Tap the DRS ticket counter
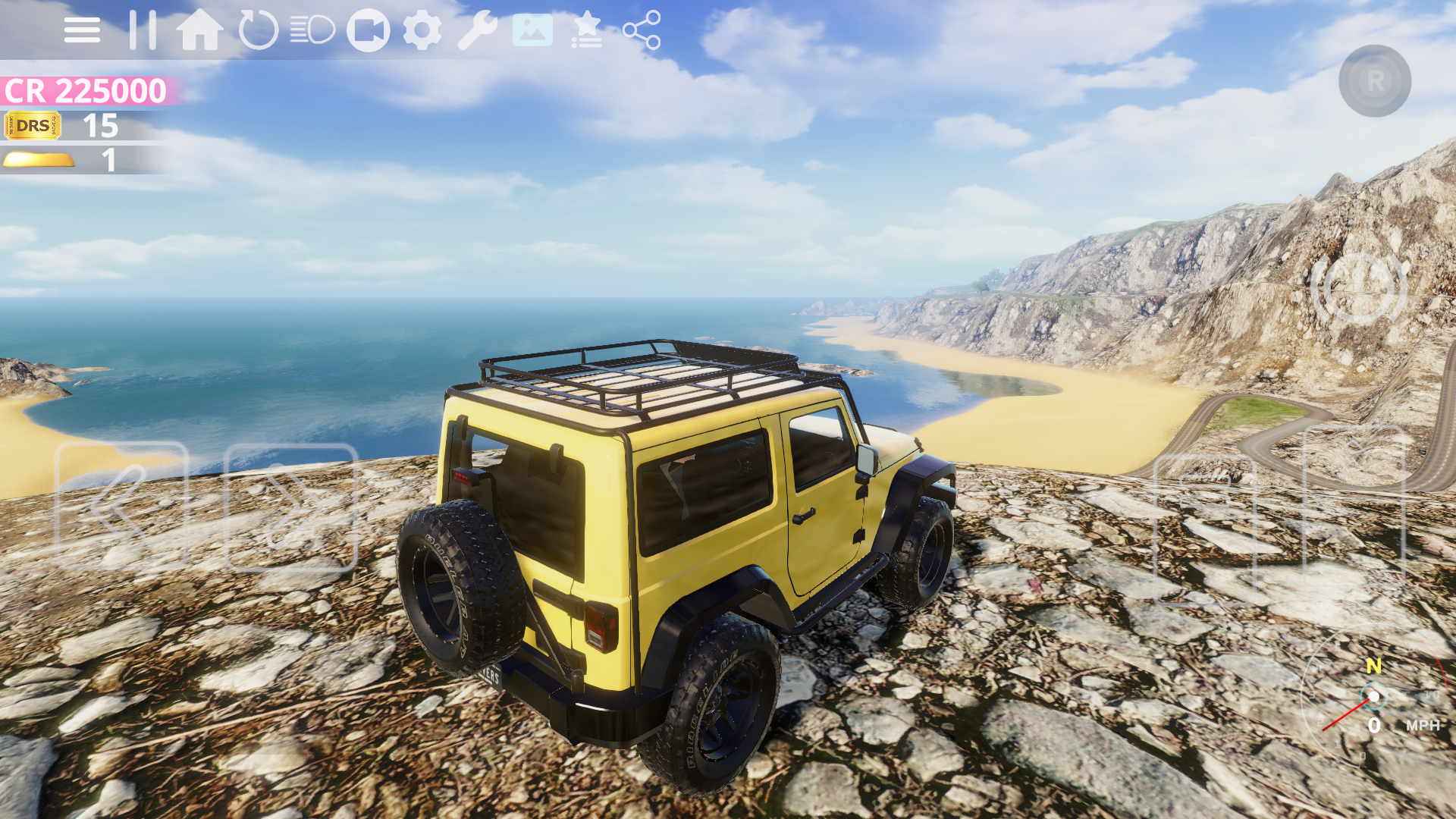1456x819 pixels. pyautogui.click(x=61, y=127)
